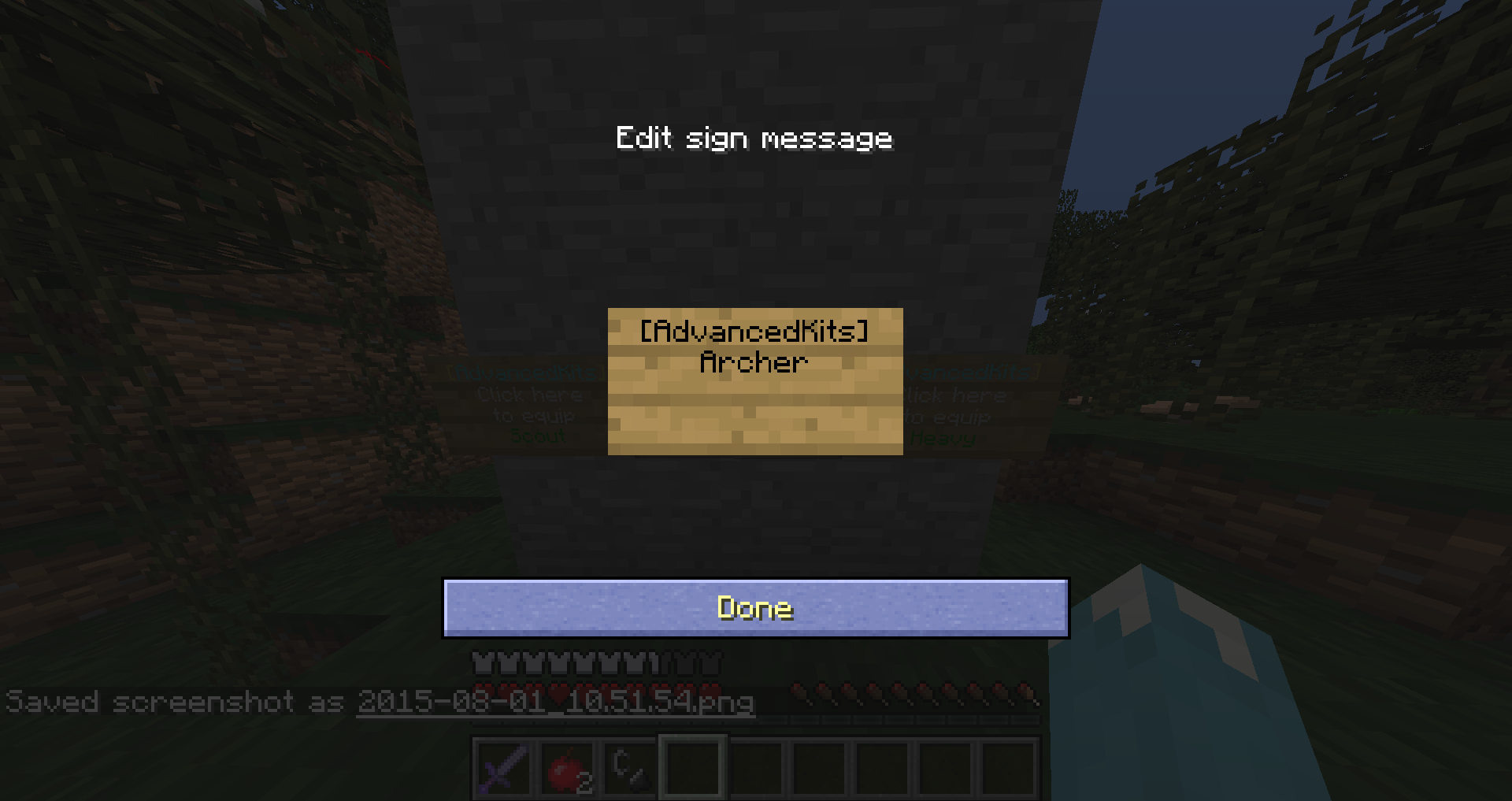The image size is (1512, 801).
Task: Select the apple stack in the hotbar
Action: point(568,768)
